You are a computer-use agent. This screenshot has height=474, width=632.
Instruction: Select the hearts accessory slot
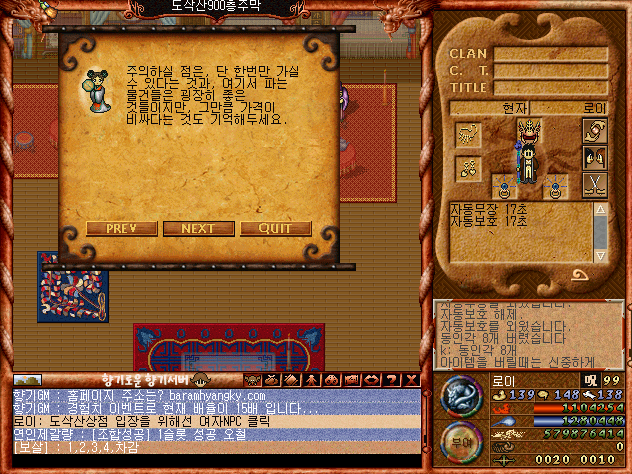(x=469, y=168)
